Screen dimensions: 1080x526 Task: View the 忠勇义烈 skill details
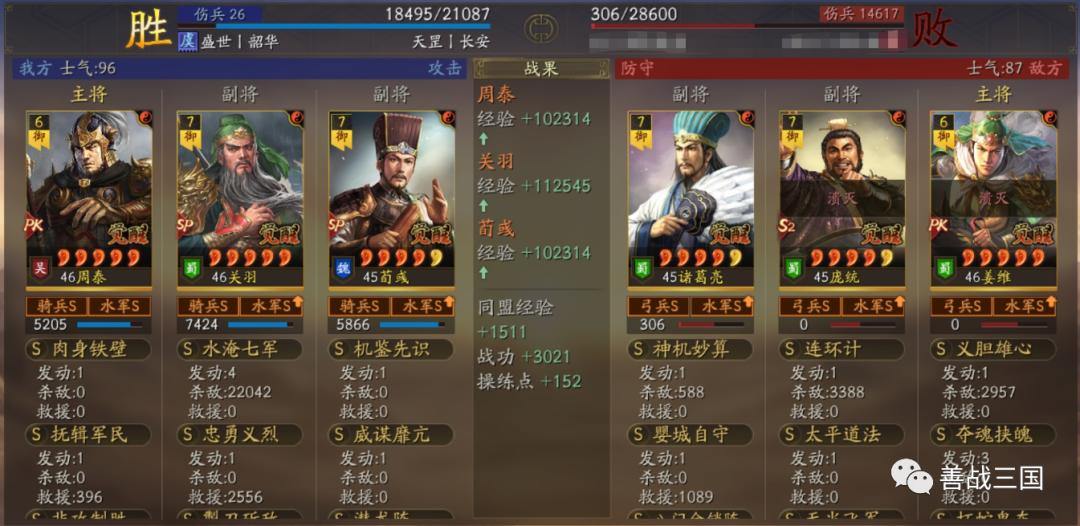tap(240, 435)
